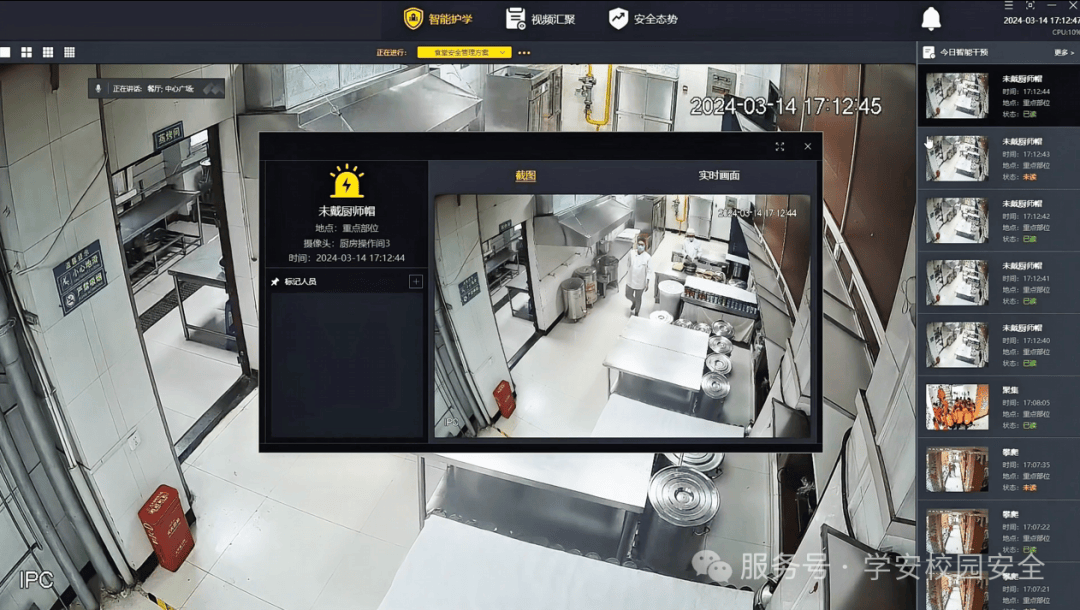Click the notification bell icon
The height and width of the screenshot is (610, 1080).
(931, 19)
